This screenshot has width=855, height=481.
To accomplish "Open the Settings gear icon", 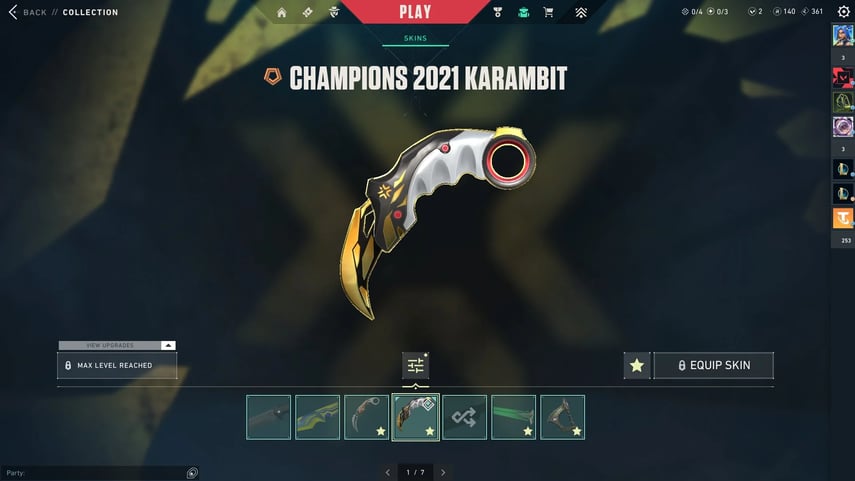I will (843, 12).
